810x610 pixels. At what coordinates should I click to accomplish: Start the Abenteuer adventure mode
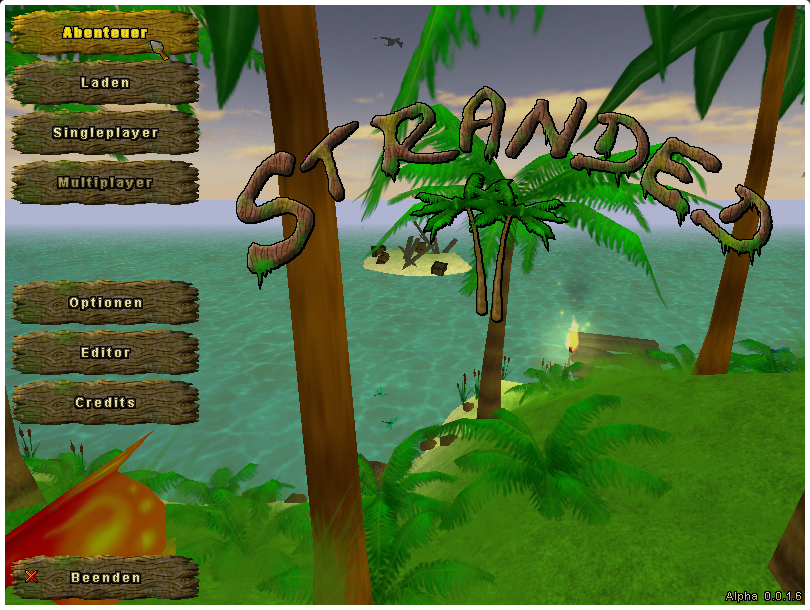104,33
